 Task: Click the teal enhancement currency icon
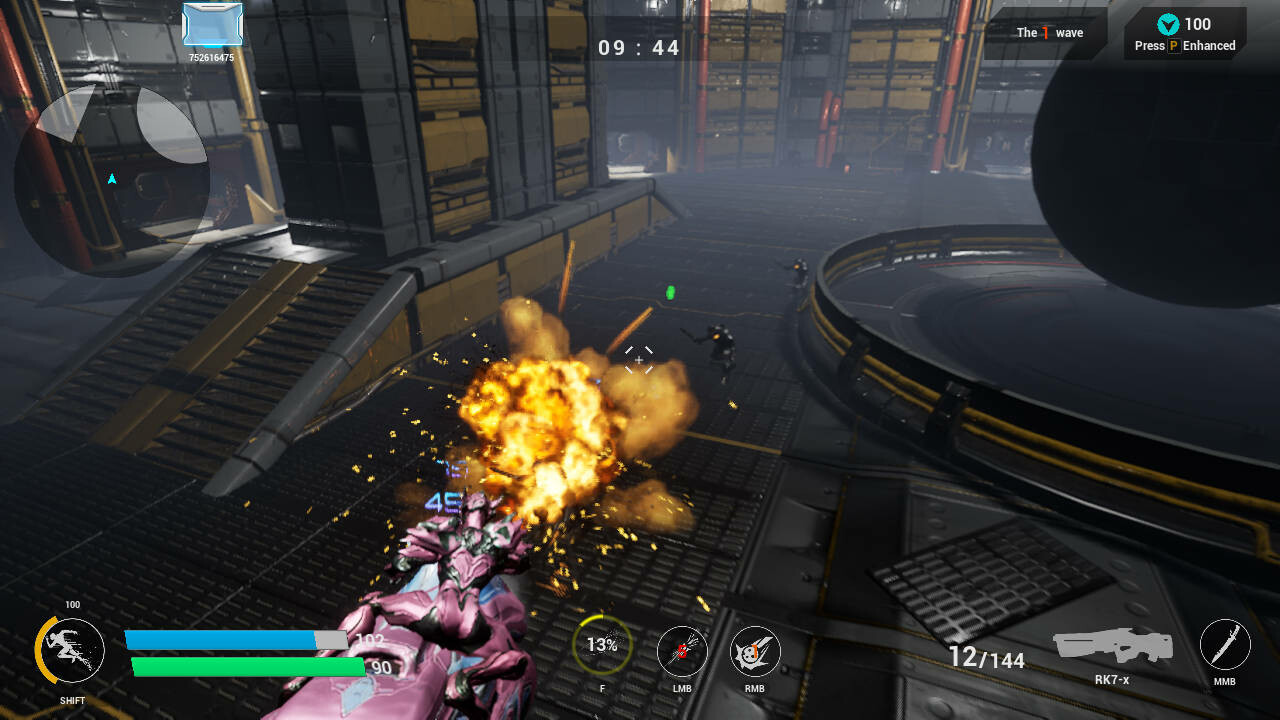[x=1167, y=25]
